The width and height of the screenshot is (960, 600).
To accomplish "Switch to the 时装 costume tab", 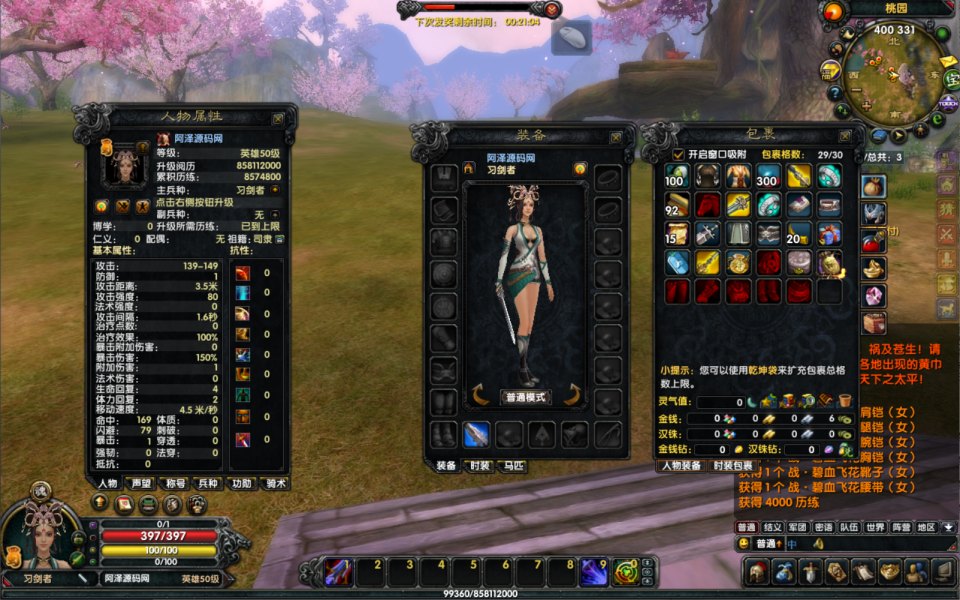I will coord(478,466).
